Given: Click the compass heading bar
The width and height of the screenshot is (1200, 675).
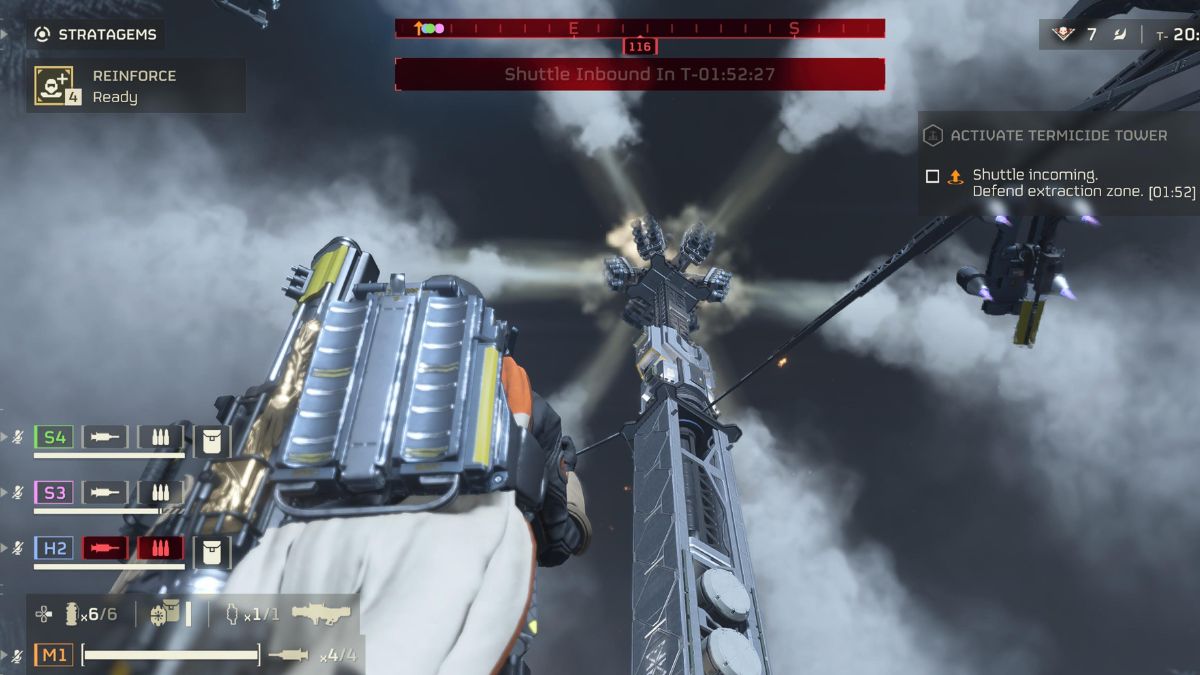Looking at the screenshot, I should [640, 28].
